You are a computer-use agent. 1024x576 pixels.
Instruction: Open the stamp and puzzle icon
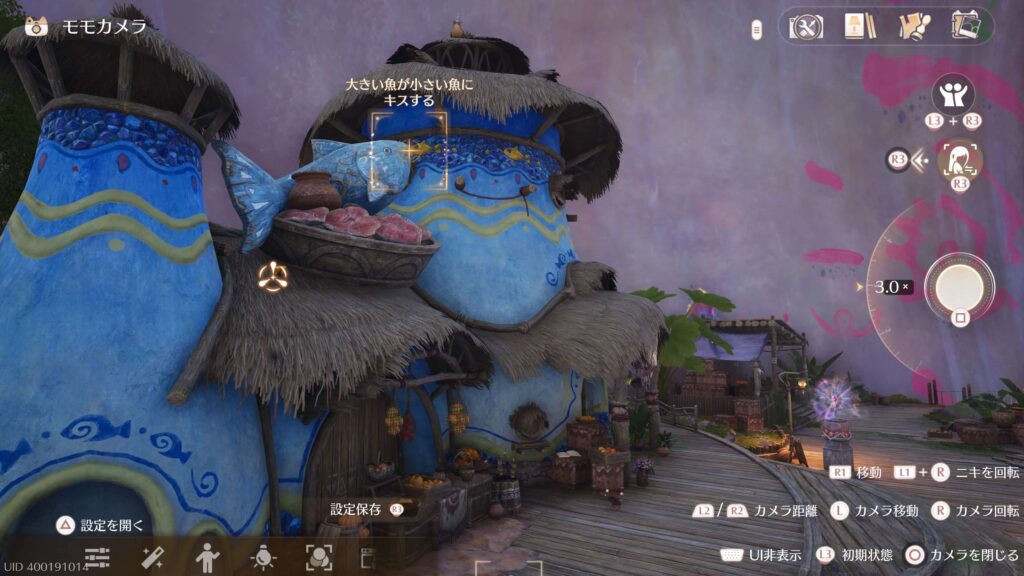point(912,26)
